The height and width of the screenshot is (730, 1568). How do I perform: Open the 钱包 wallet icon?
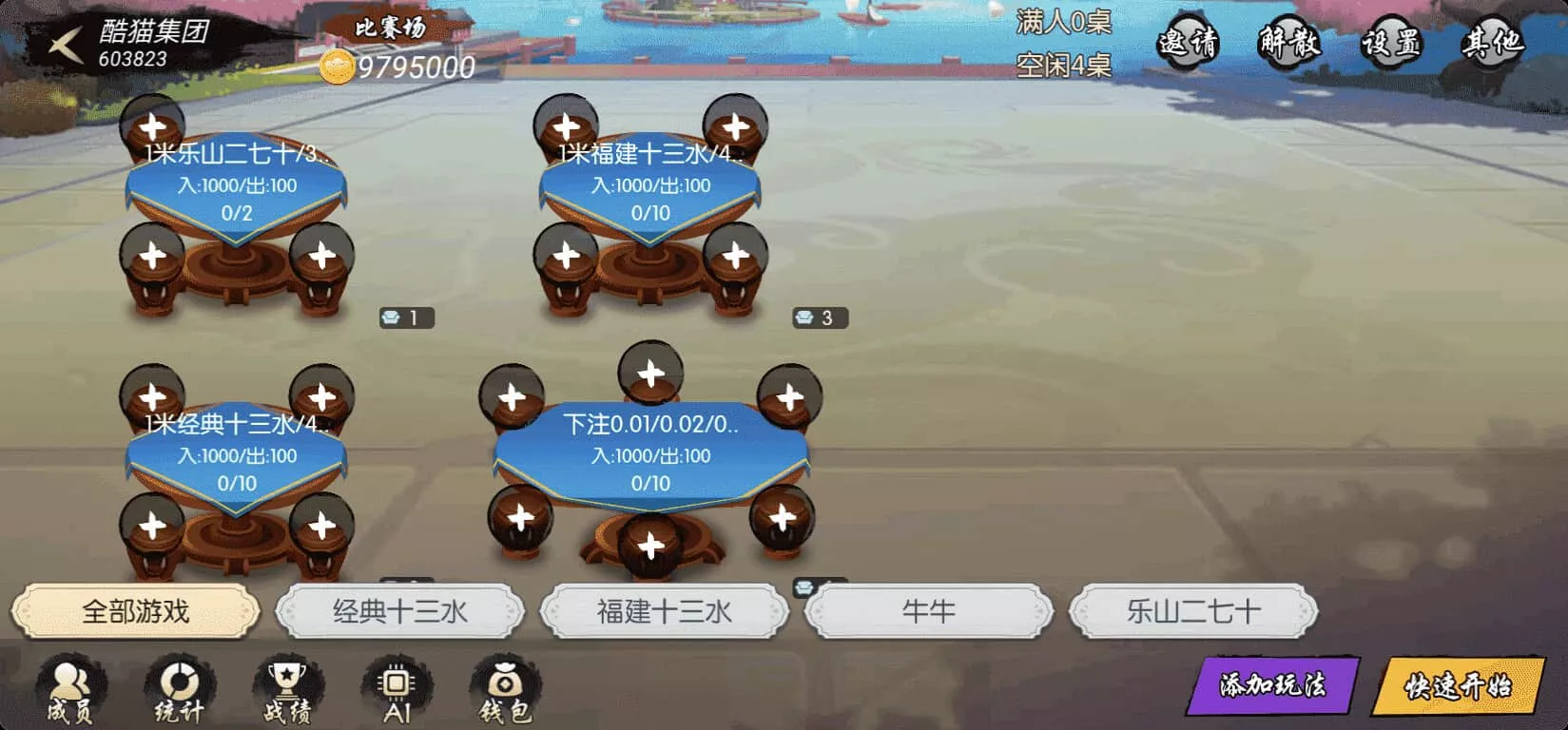[x=507, y=689]
